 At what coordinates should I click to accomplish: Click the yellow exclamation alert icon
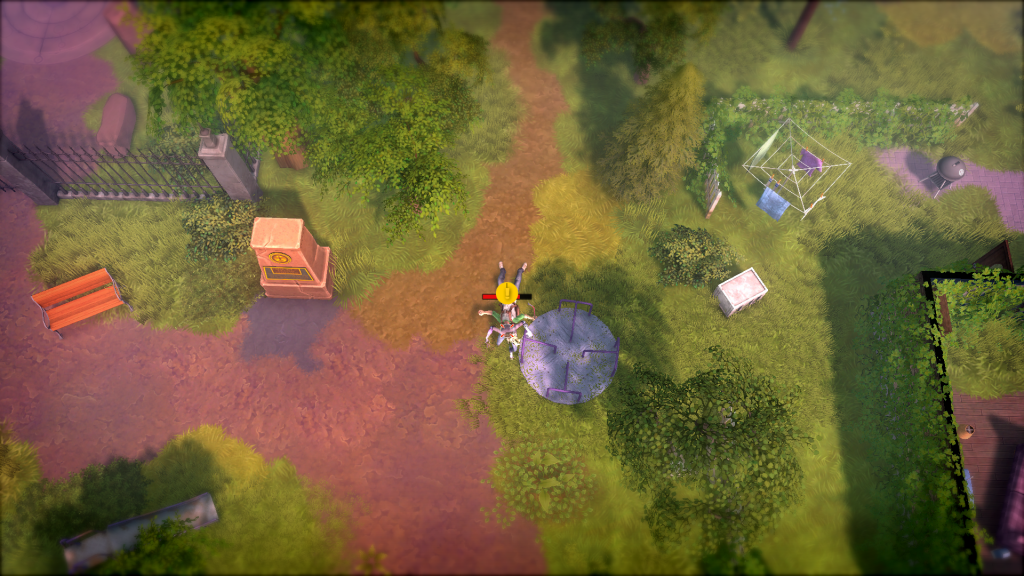[x=507, y=292]
